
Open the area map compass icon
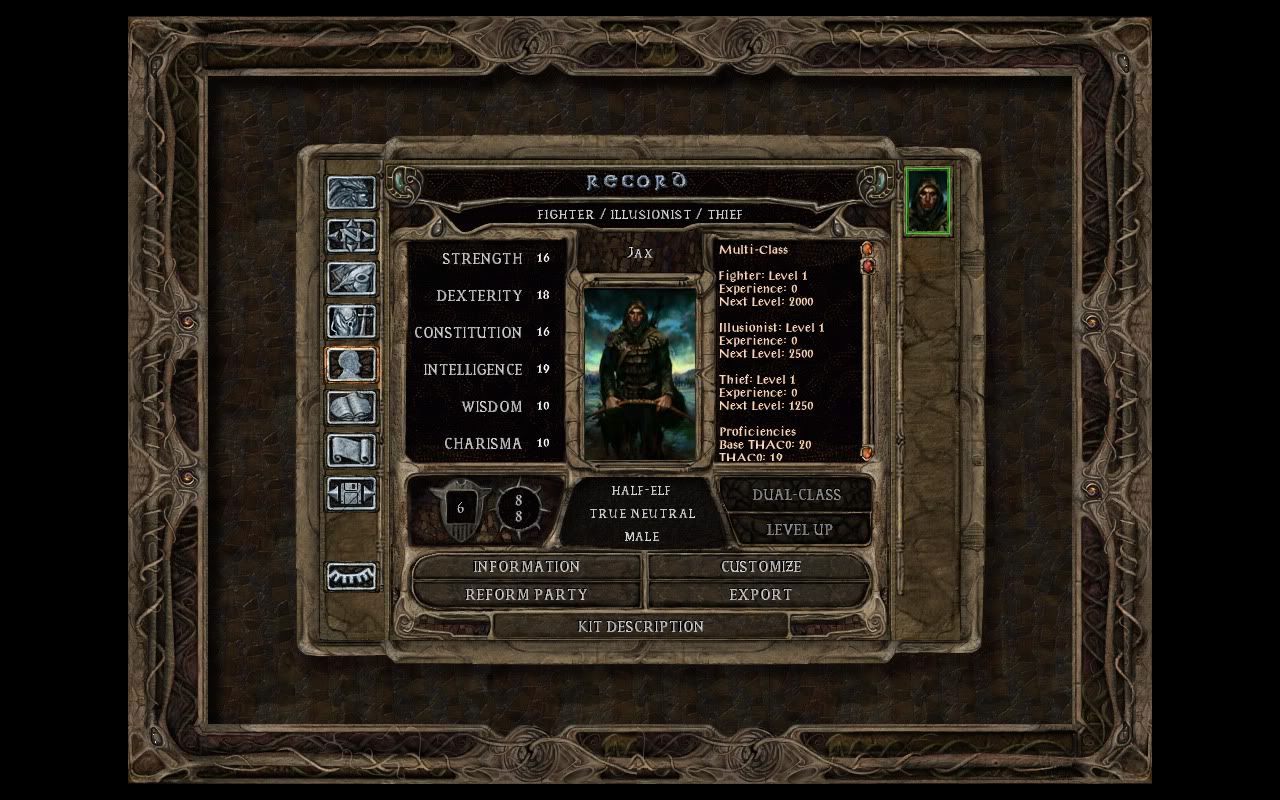coord(351,236)
